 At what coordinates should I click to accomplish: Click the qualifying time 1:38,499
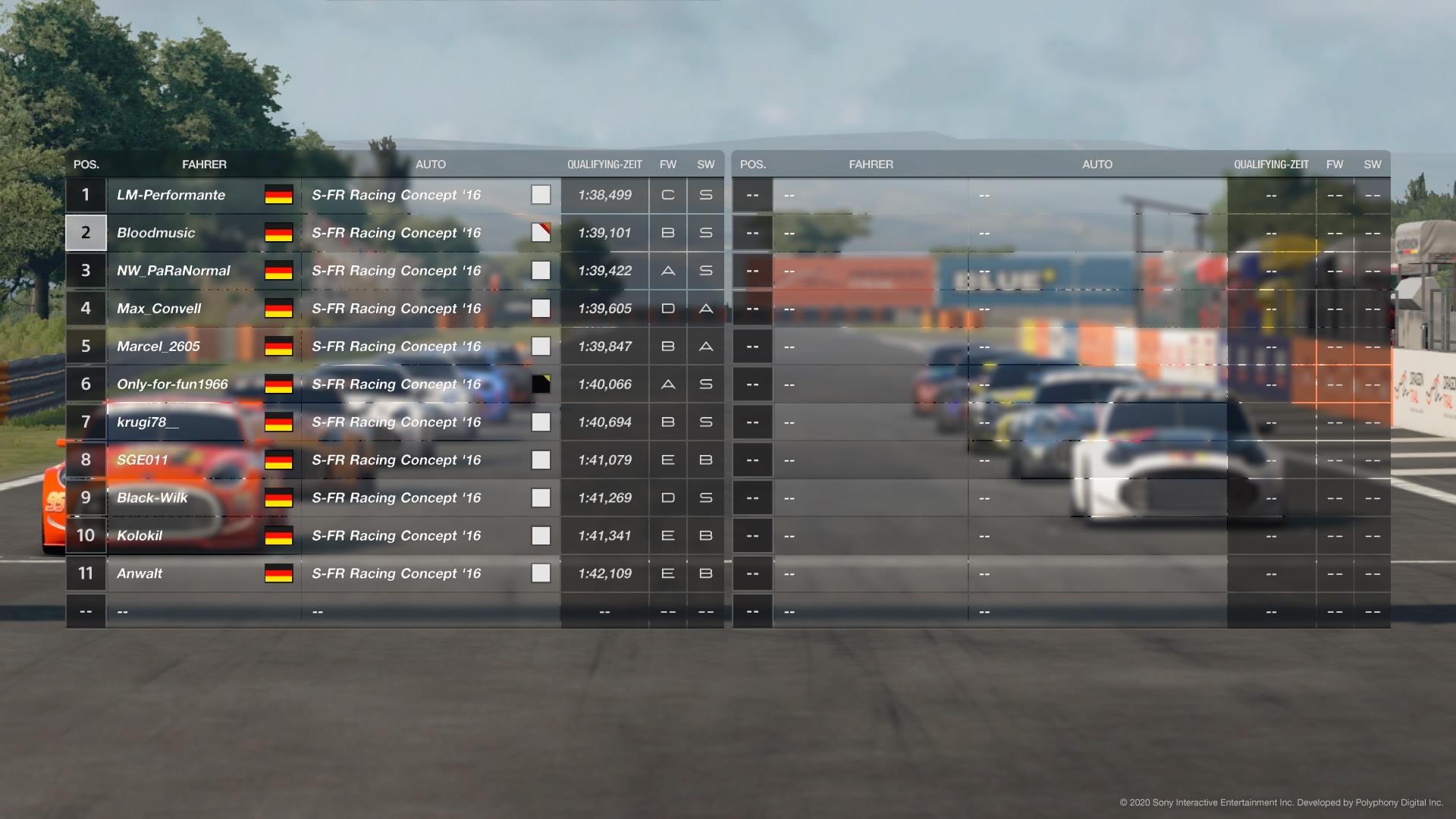pos(604,195)
